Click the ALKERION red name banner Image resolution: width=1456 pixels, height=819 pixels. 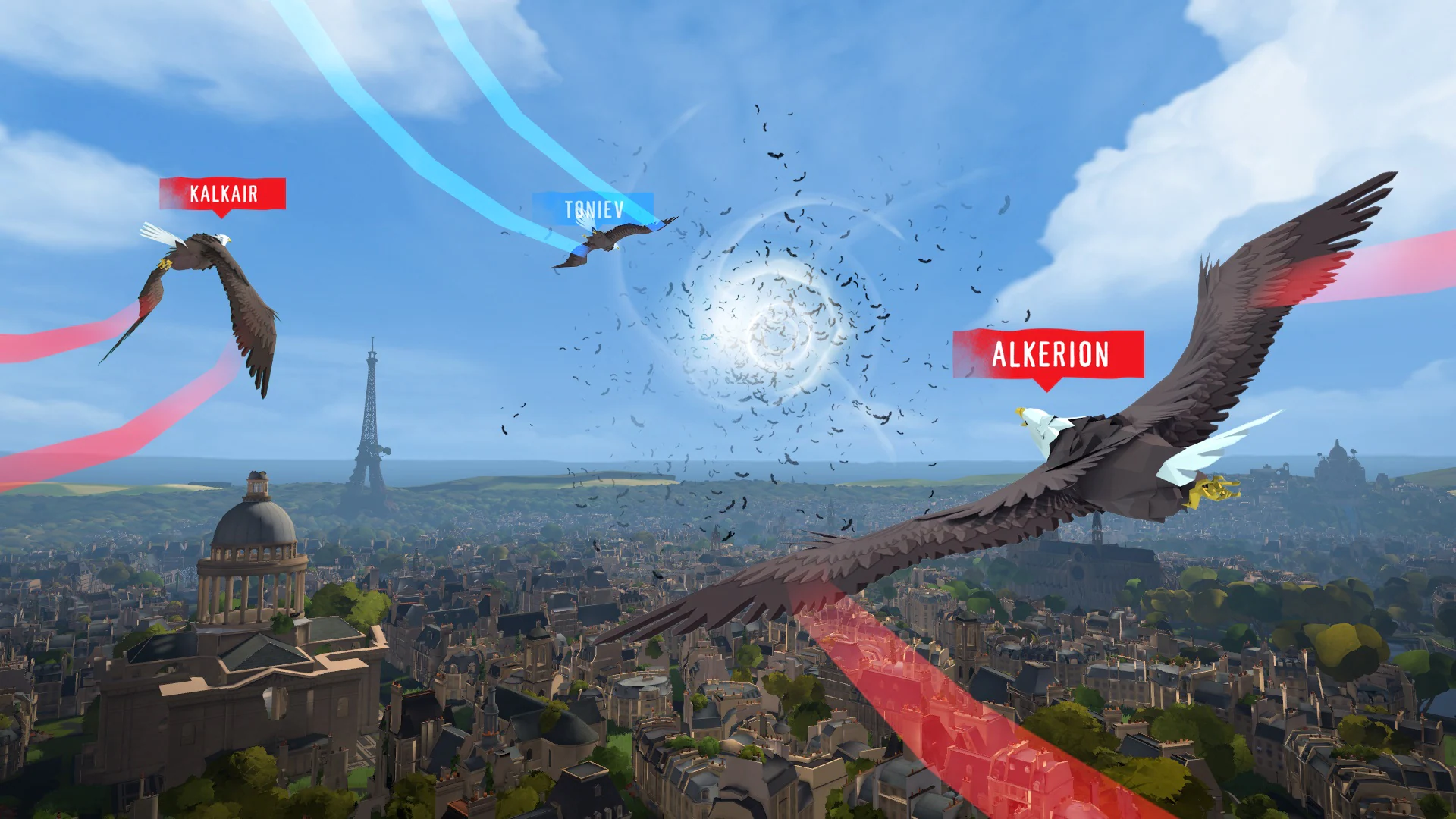[x=1050, y=353]
